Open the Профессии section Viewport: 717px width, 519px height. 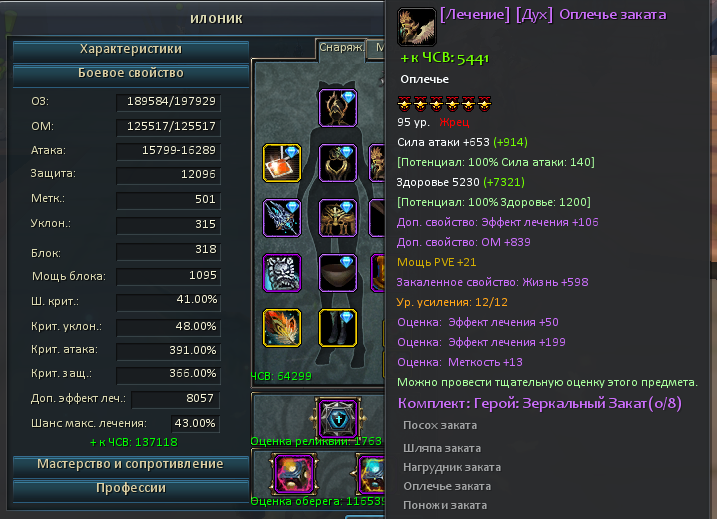(x=130, y=488)
